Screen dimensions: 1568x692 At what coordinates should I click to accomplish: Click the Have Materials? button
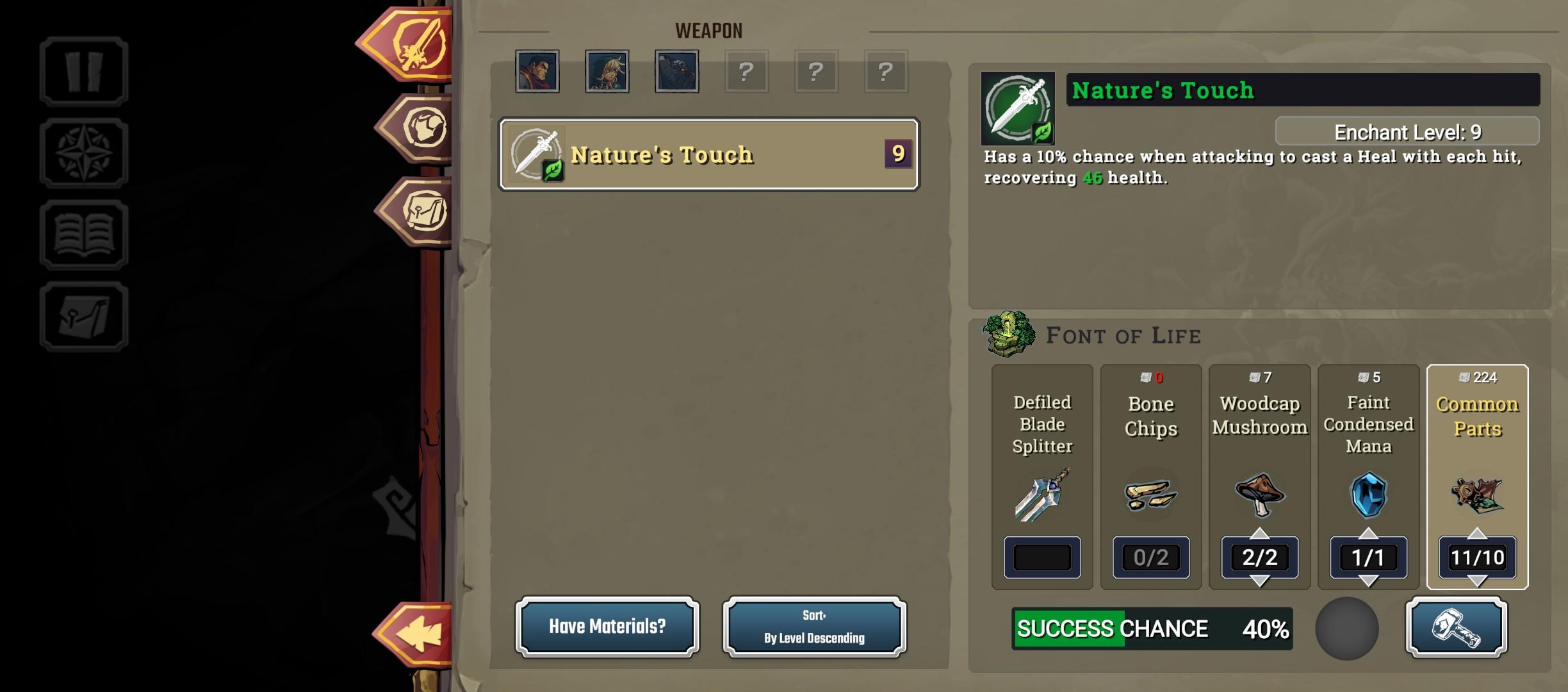607,627
